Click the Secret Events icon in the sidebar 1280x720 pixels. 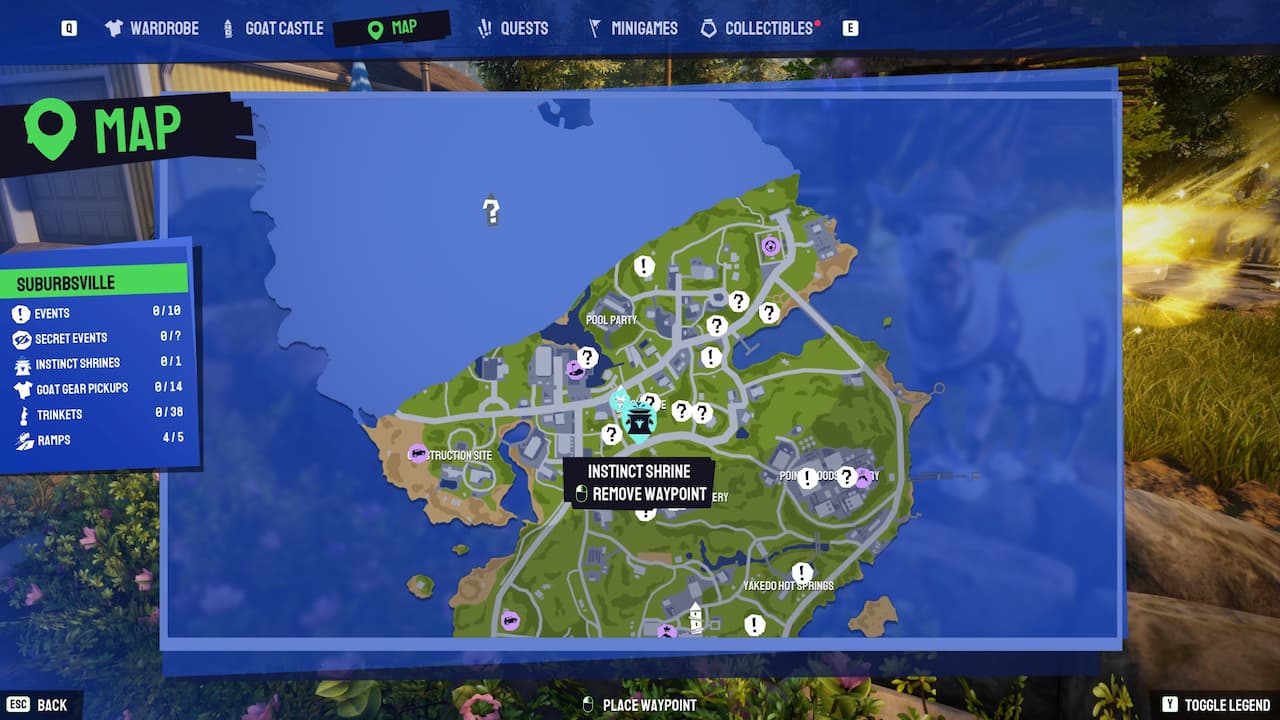[21, 338]
